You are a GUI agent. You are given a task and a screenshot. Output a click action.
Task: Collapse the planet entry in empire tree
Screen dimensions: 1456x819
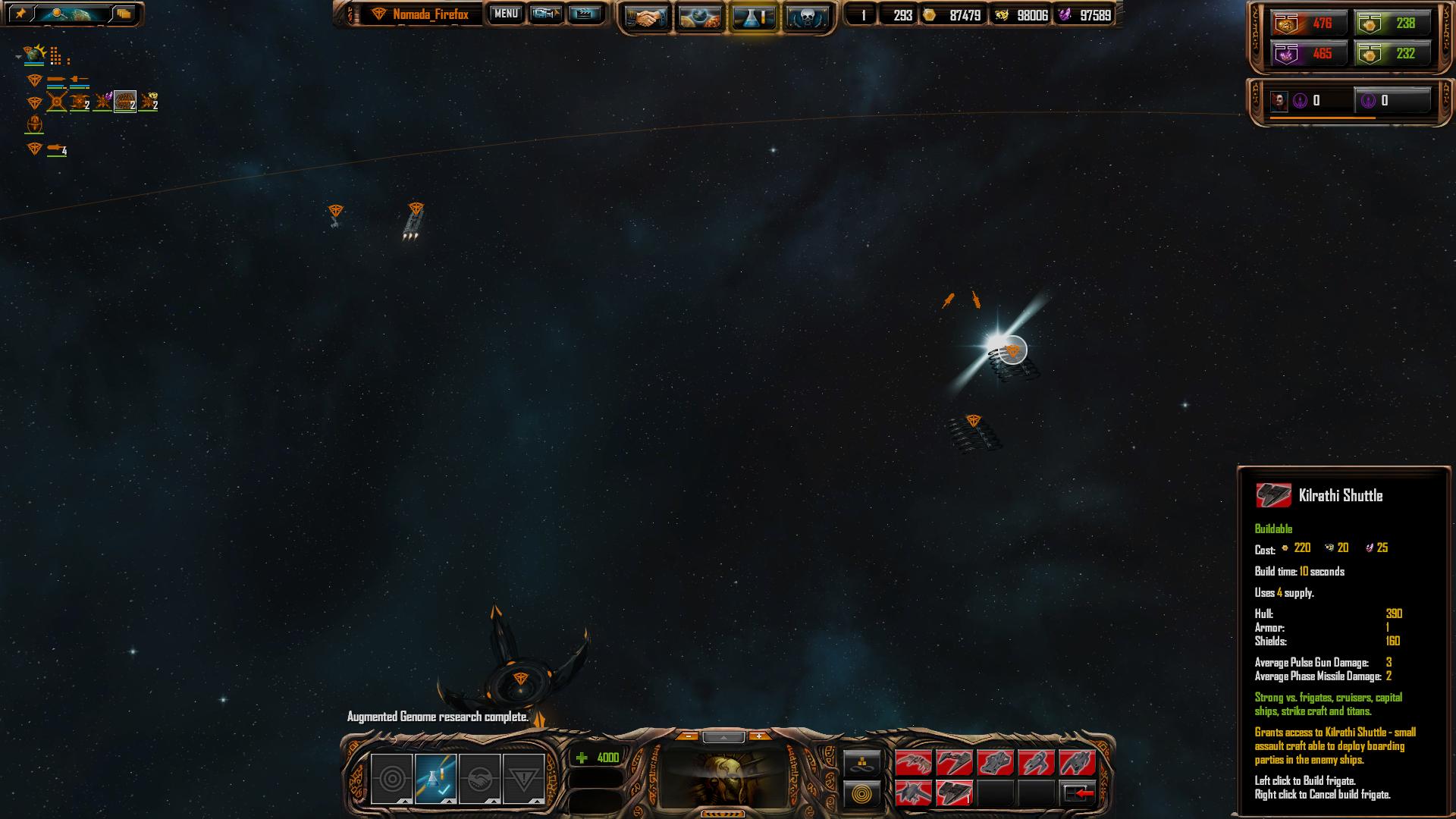18,57
